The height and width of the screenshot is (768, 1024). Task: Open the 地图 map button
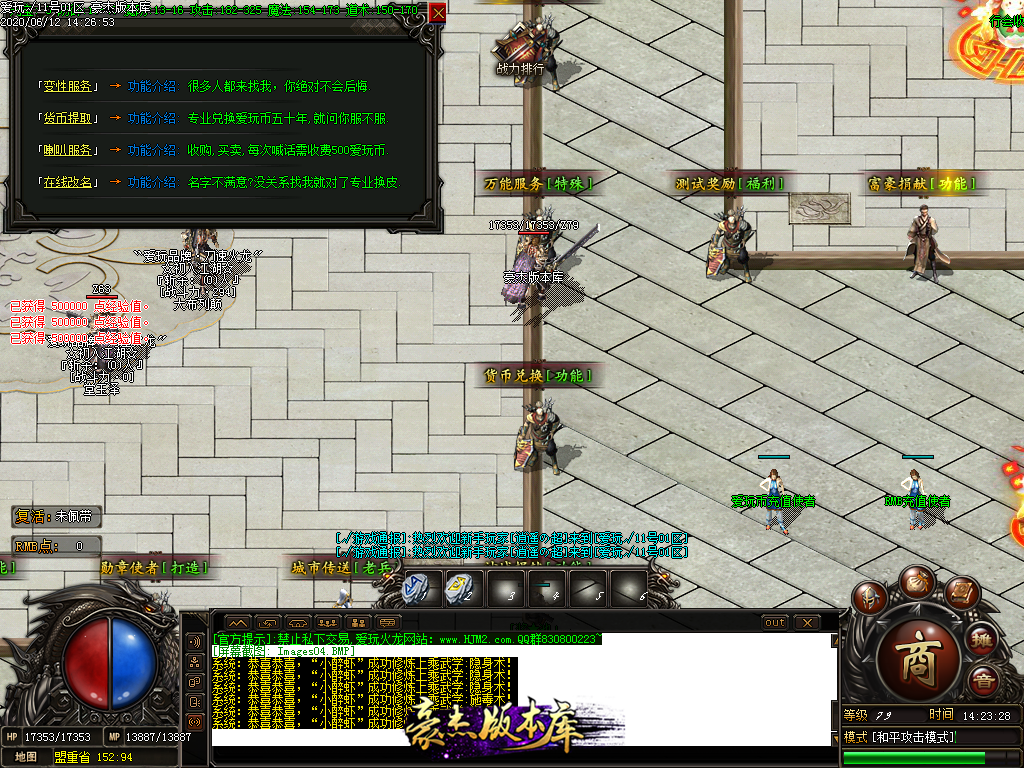click(25, 756)
